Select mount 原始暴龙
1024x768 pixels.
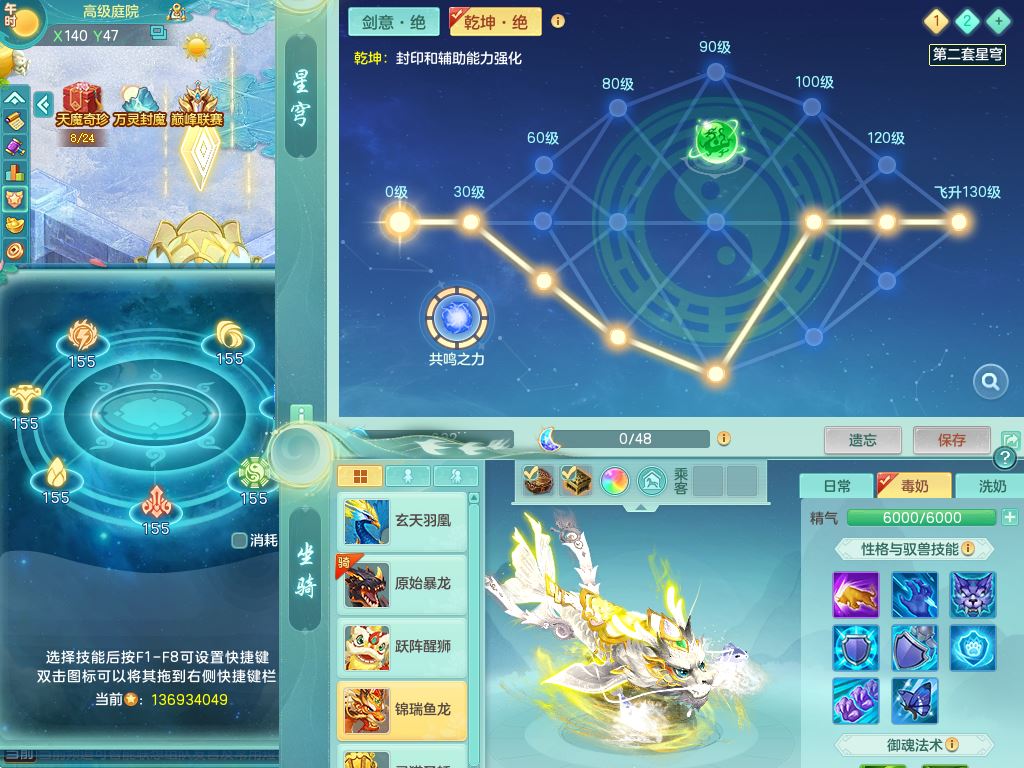(403, 584)
